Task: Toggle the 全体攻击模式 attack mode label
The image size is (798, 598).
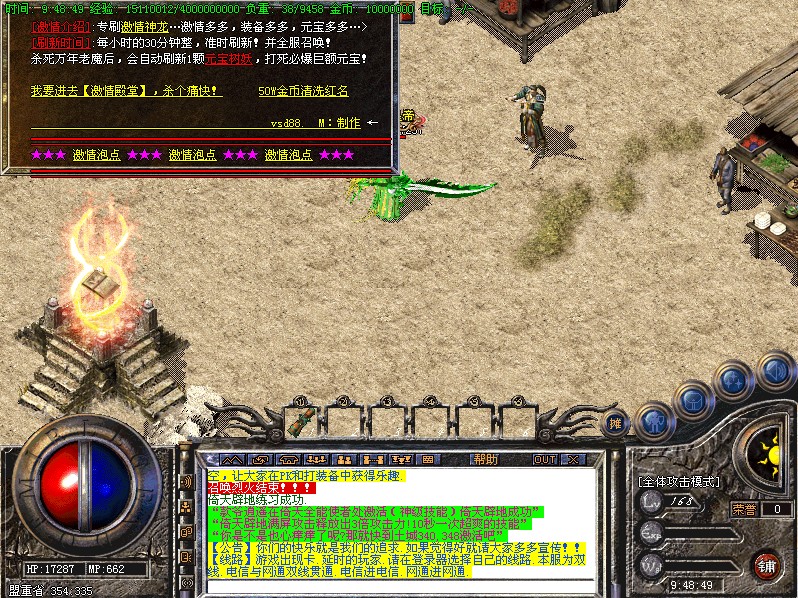Action: [679, 481]
